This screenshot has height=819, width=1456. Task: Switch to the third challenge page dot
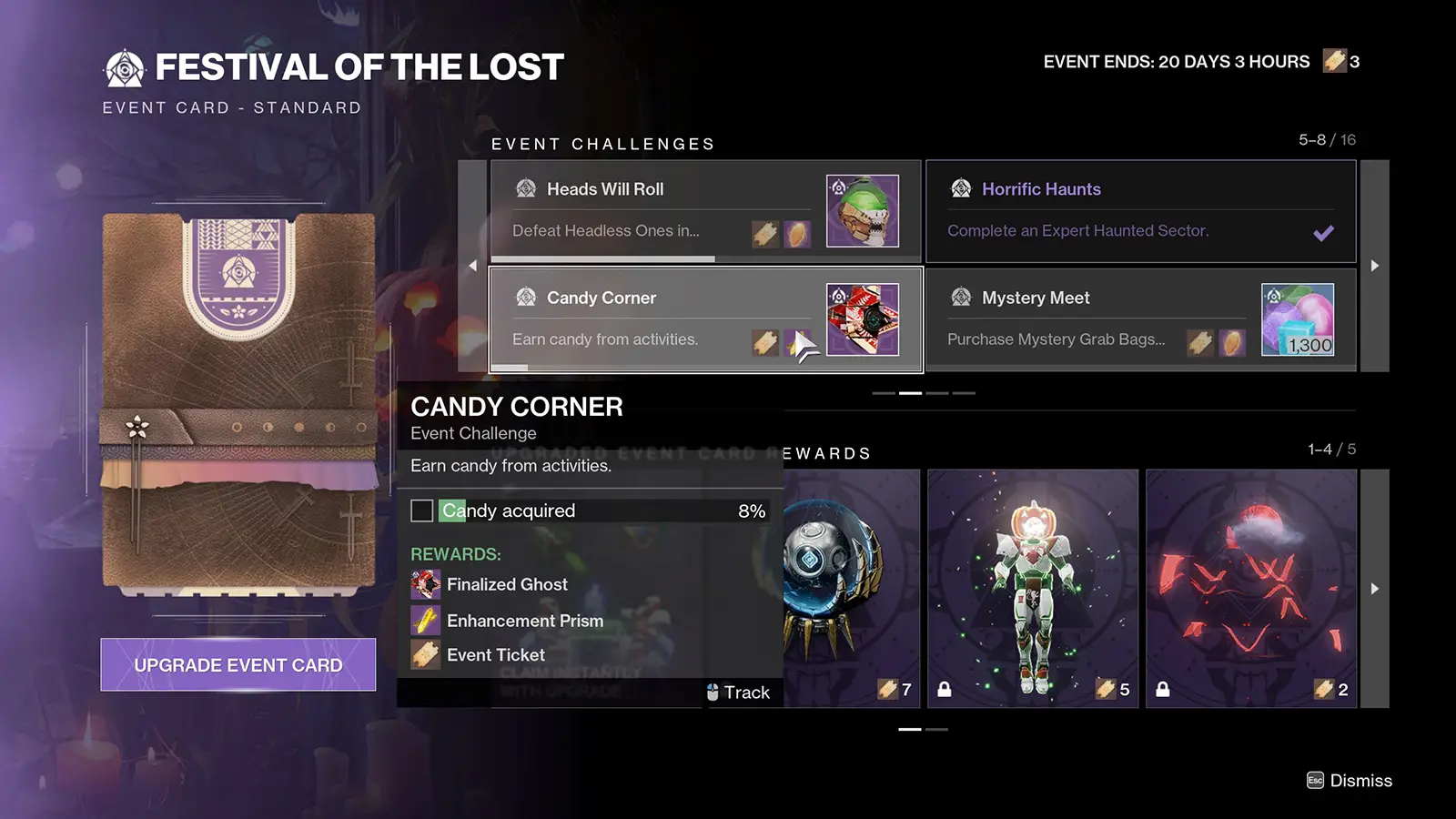(x=936, y=393)
